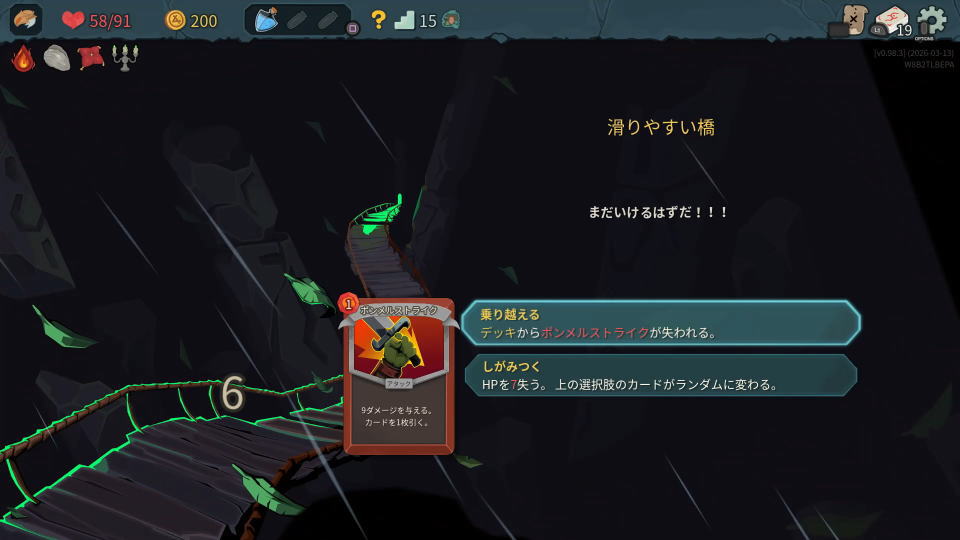Inspect the ポンメルストライク card
Viewport: 960px width, 540px height.
coord(398,376)
